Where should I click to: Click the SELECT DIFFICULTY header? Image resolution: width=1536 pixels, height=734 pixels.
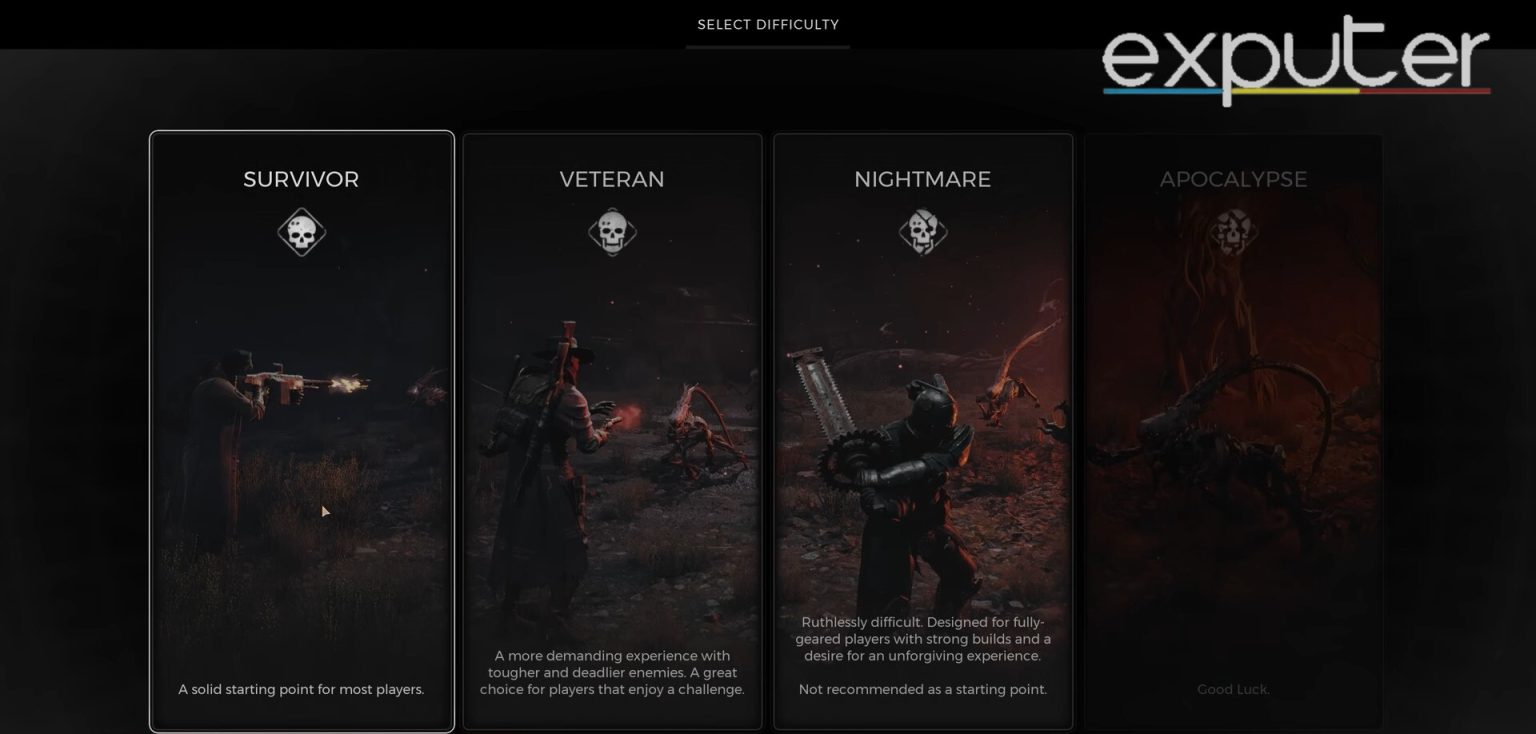[767, 24]
